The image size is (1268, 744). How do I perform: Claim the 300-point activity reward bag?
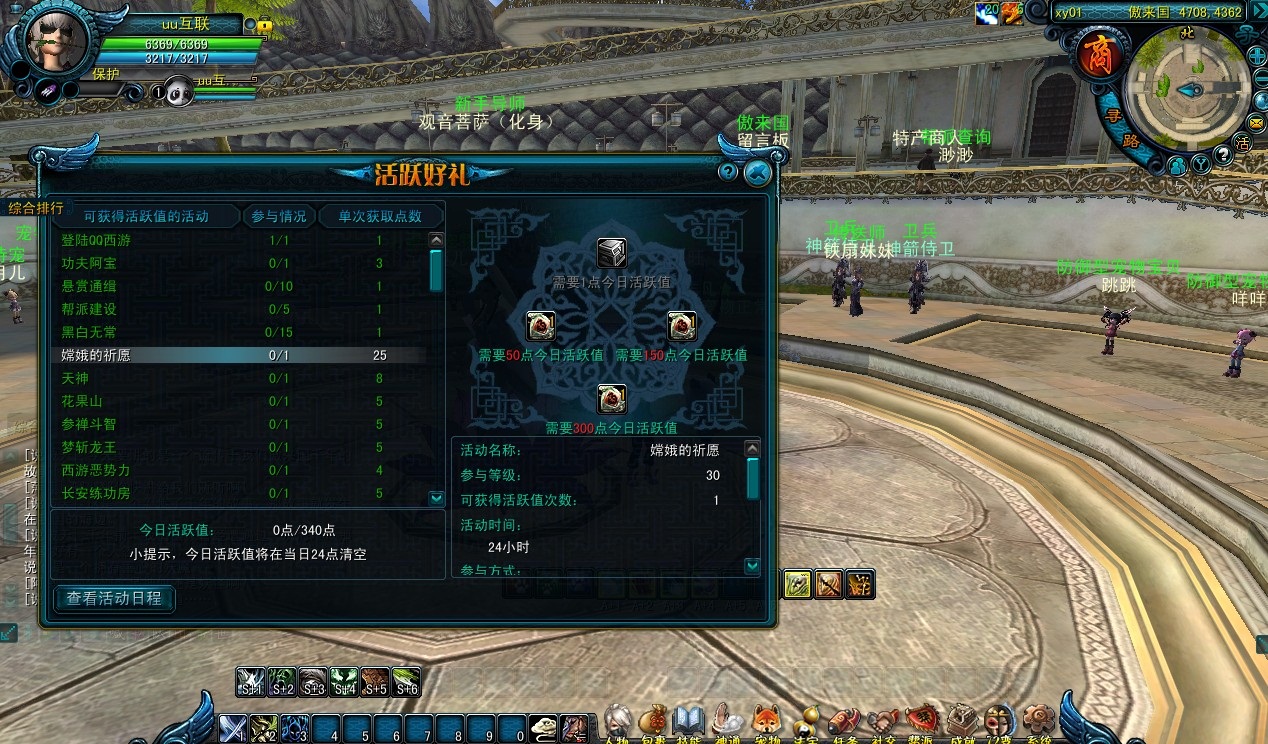click(x=611, y=398)
